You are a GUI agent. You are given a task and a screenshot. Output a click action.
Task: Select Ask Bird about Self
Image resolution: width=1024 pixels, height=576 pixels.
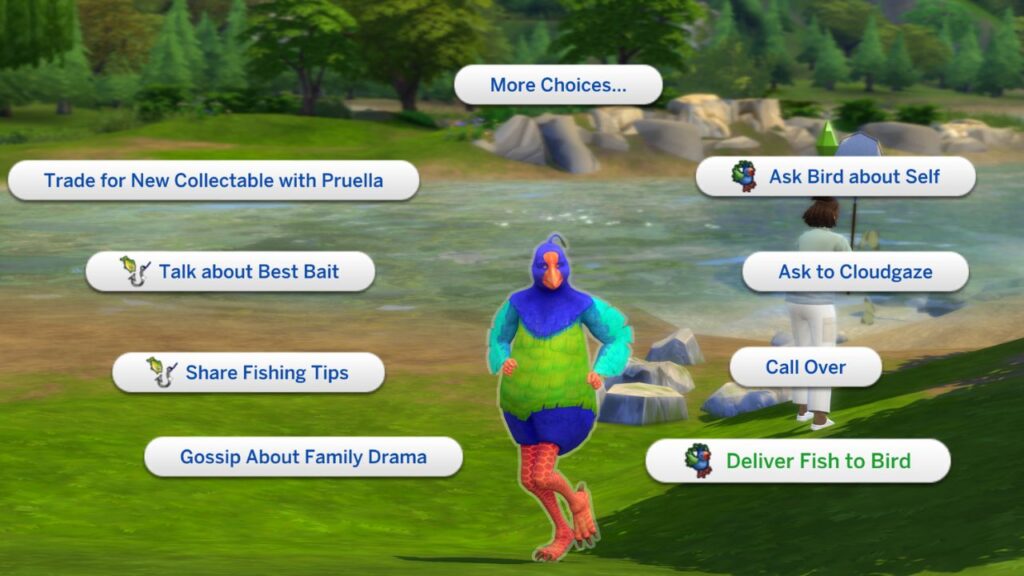tap(835, 177)
